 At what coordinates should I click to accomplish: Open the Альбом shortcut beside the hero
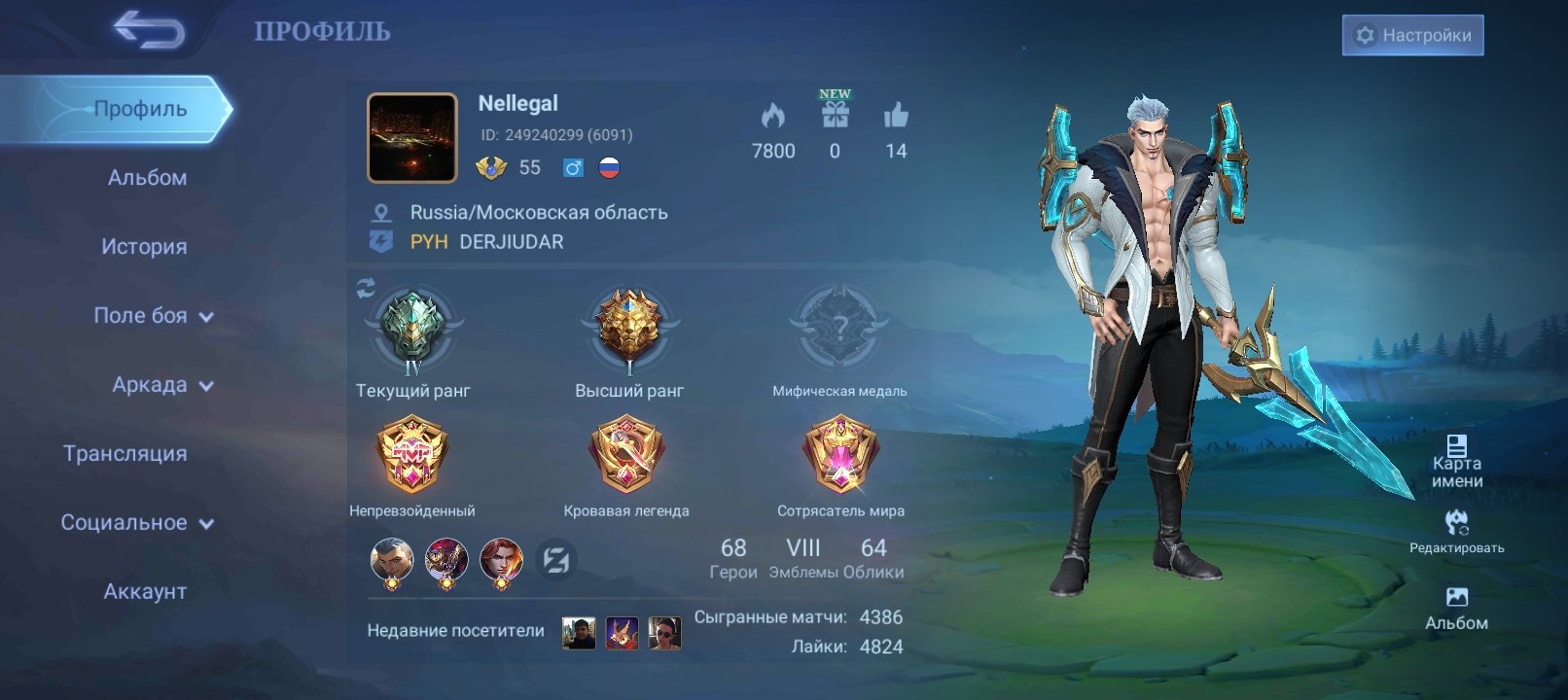pos(1456,608)
